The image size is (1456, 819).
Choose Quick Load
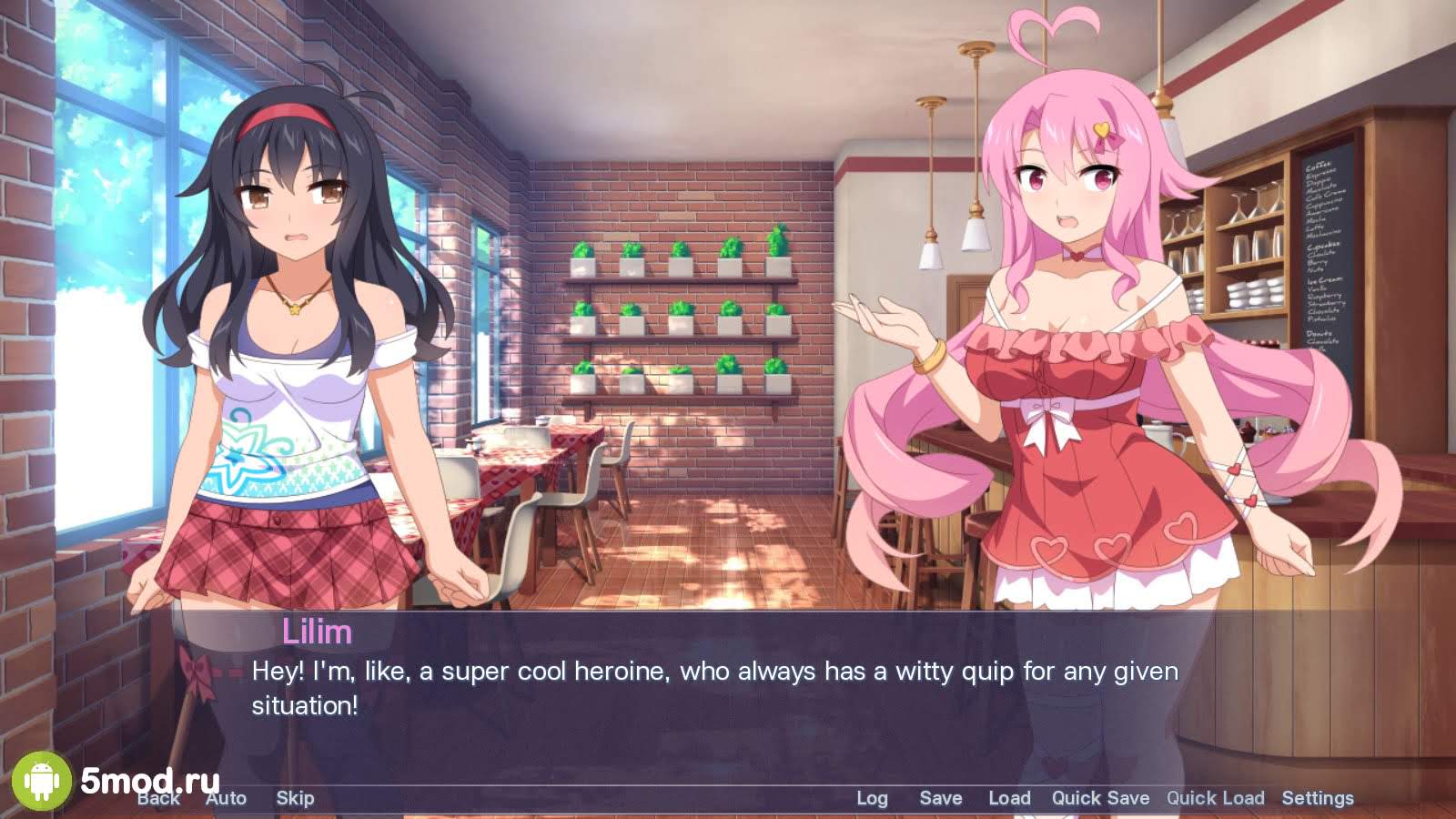pyautogui.click(x=1215, y=798)
